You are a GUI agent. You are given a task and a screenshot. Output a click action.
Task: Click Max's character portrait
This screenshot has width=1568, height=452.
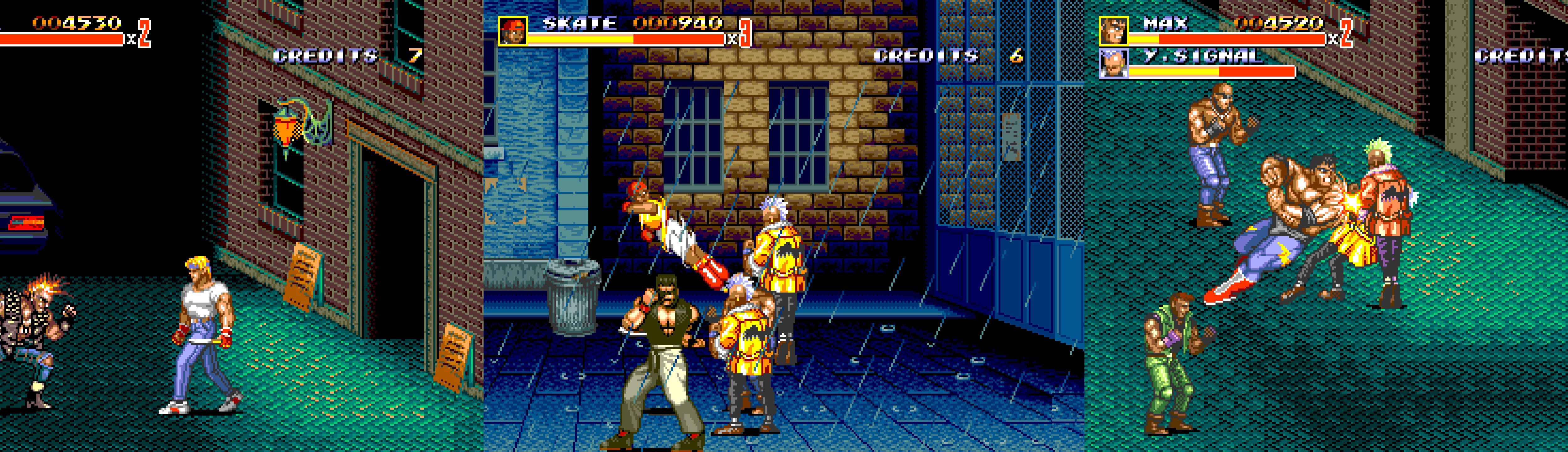(1113, 31)
